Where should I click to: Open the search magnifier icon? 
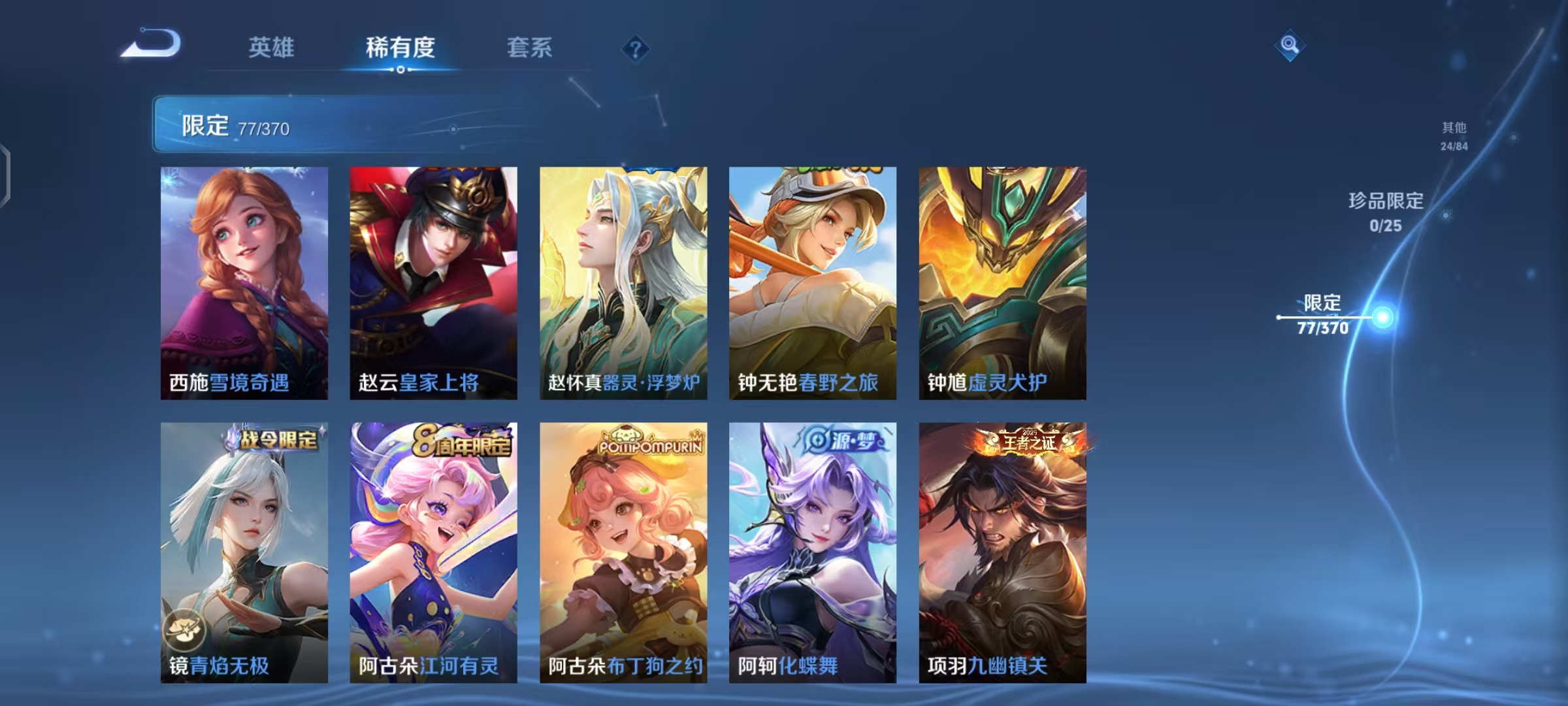(x=1288, y=44)
